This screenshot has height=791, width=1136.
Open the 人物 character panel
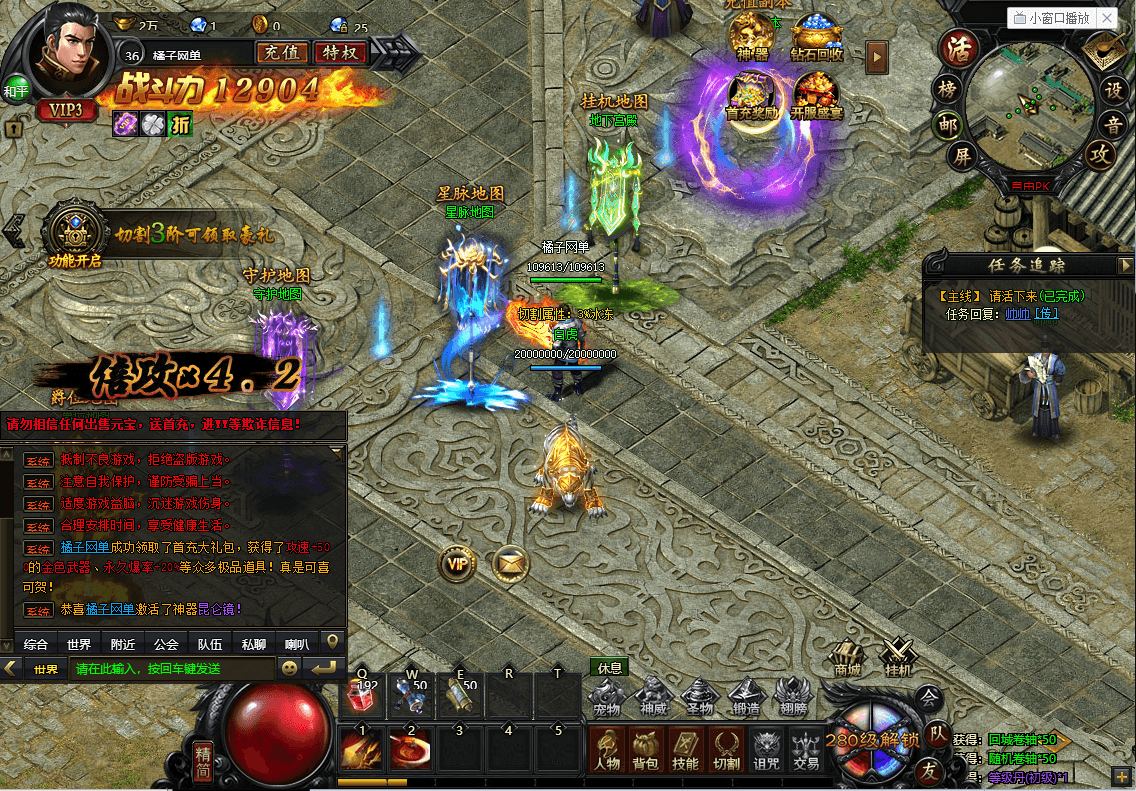click(x=606, y=750)
